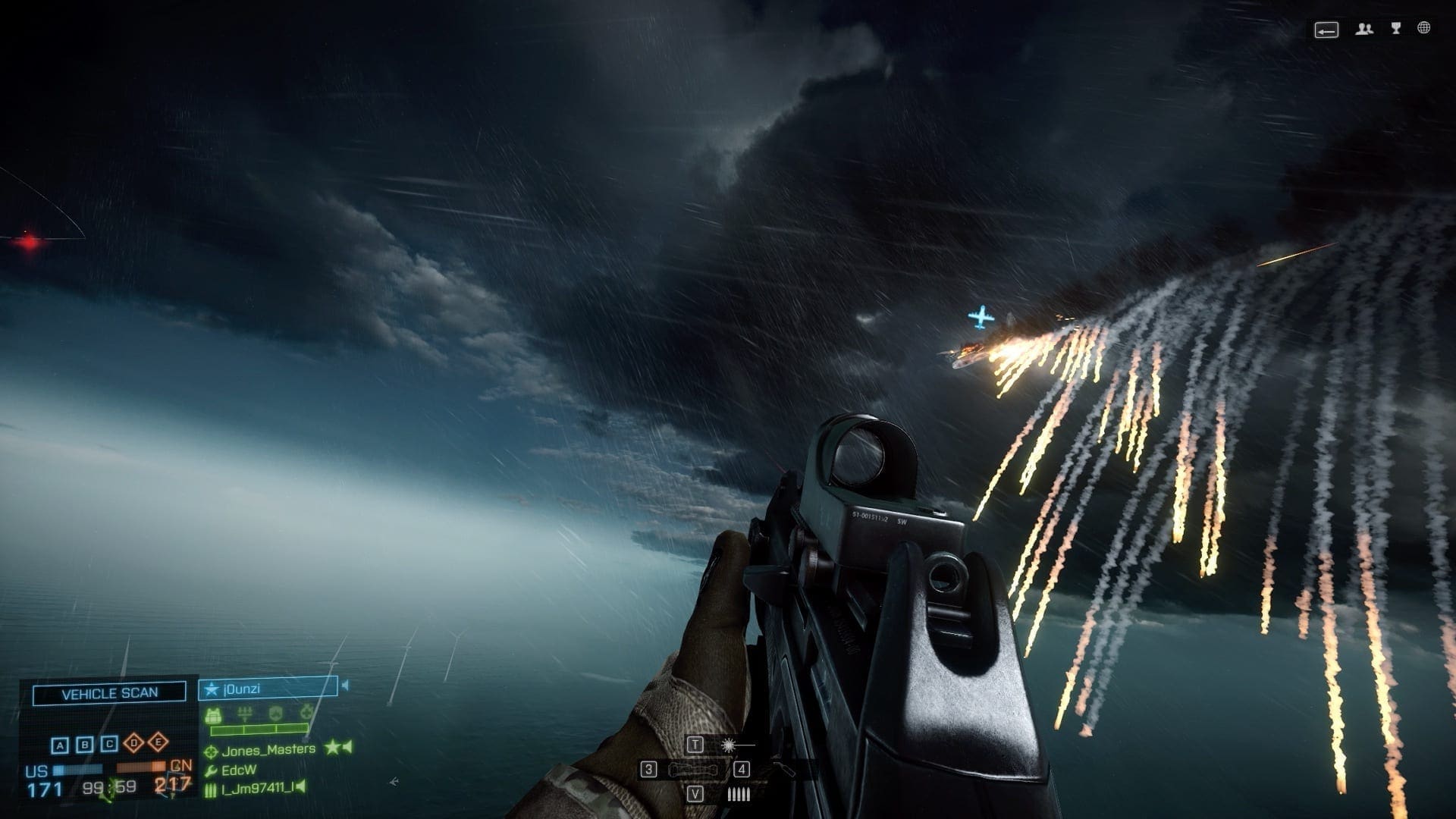Screen dimensions: 1456x819
Task: Open the globe web browser icon
Action: click(1424, 29)
